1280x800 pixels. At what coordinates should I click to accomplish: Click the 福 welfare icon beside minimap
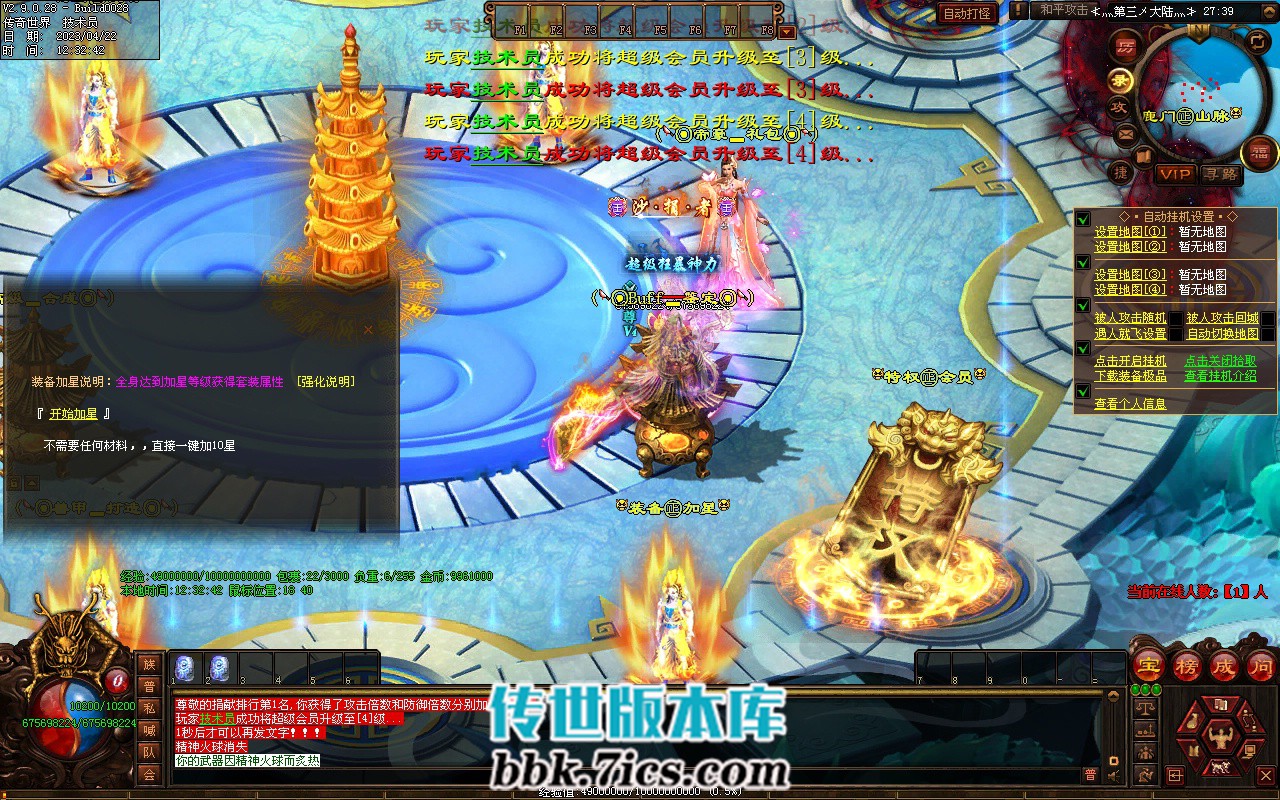tap(1259, 153)
